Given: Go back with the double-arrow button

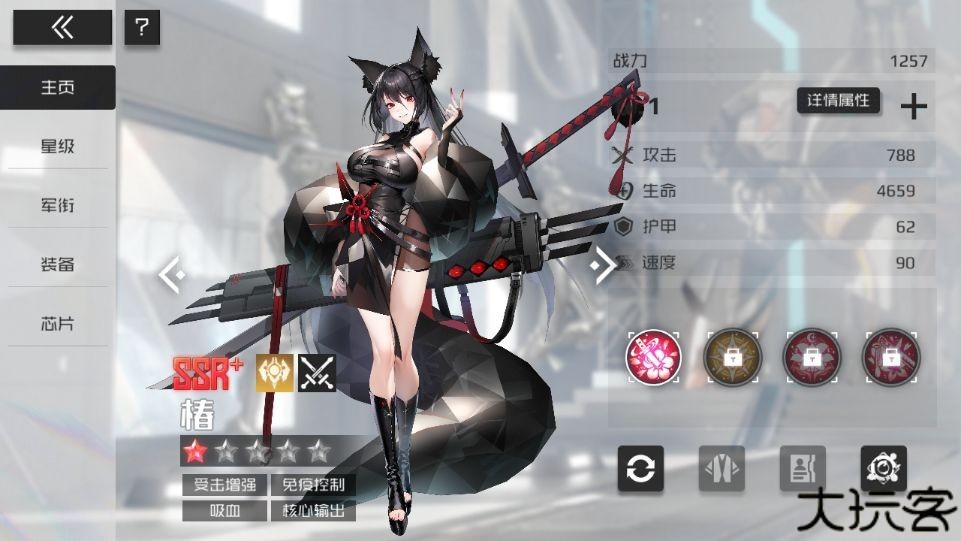Looking at the screenshot, I should pyautogui.click(x=62, y=28).
